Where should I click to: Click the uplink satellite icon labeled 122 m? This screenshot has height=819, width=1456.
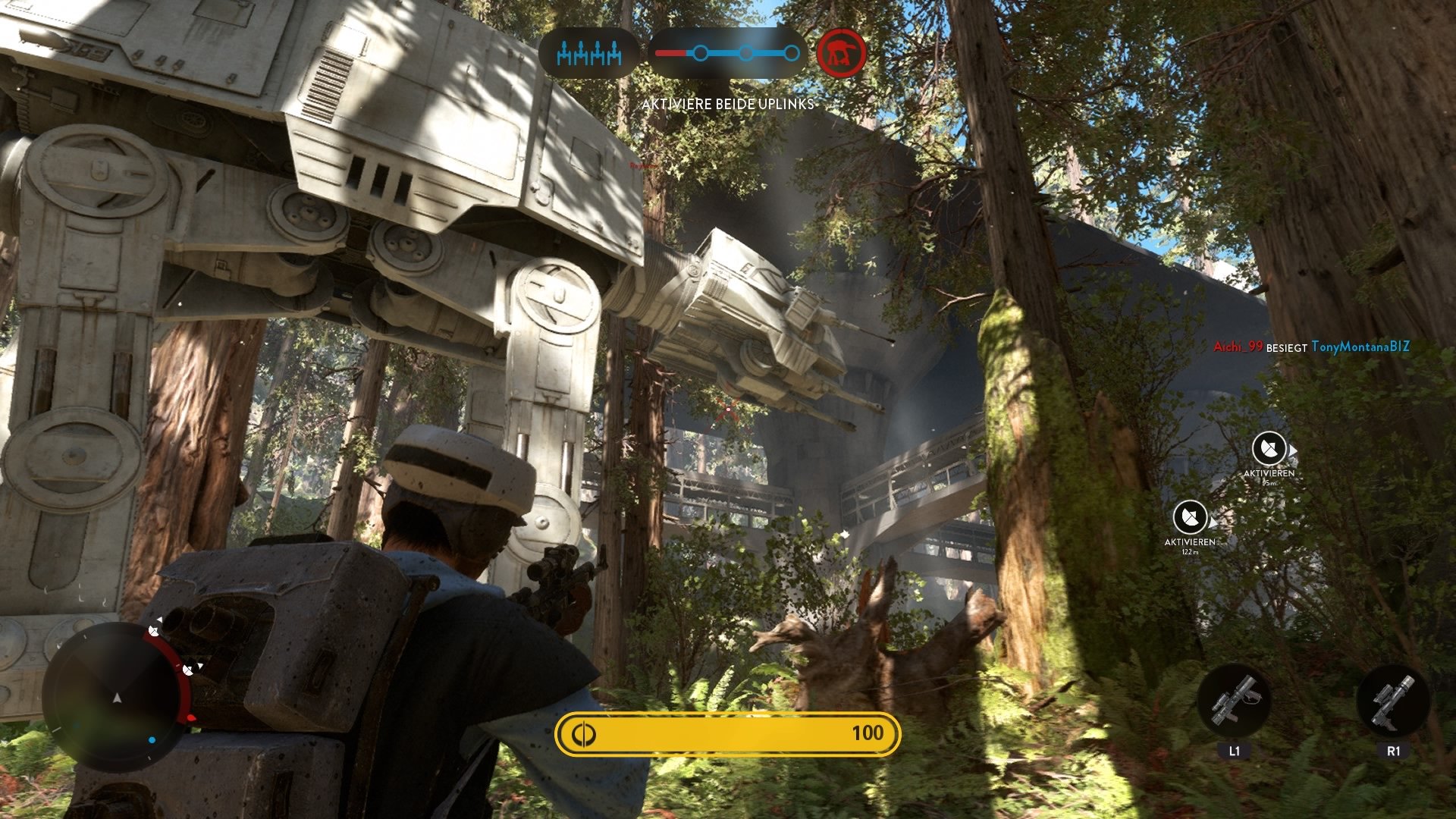click(1190, 516)
